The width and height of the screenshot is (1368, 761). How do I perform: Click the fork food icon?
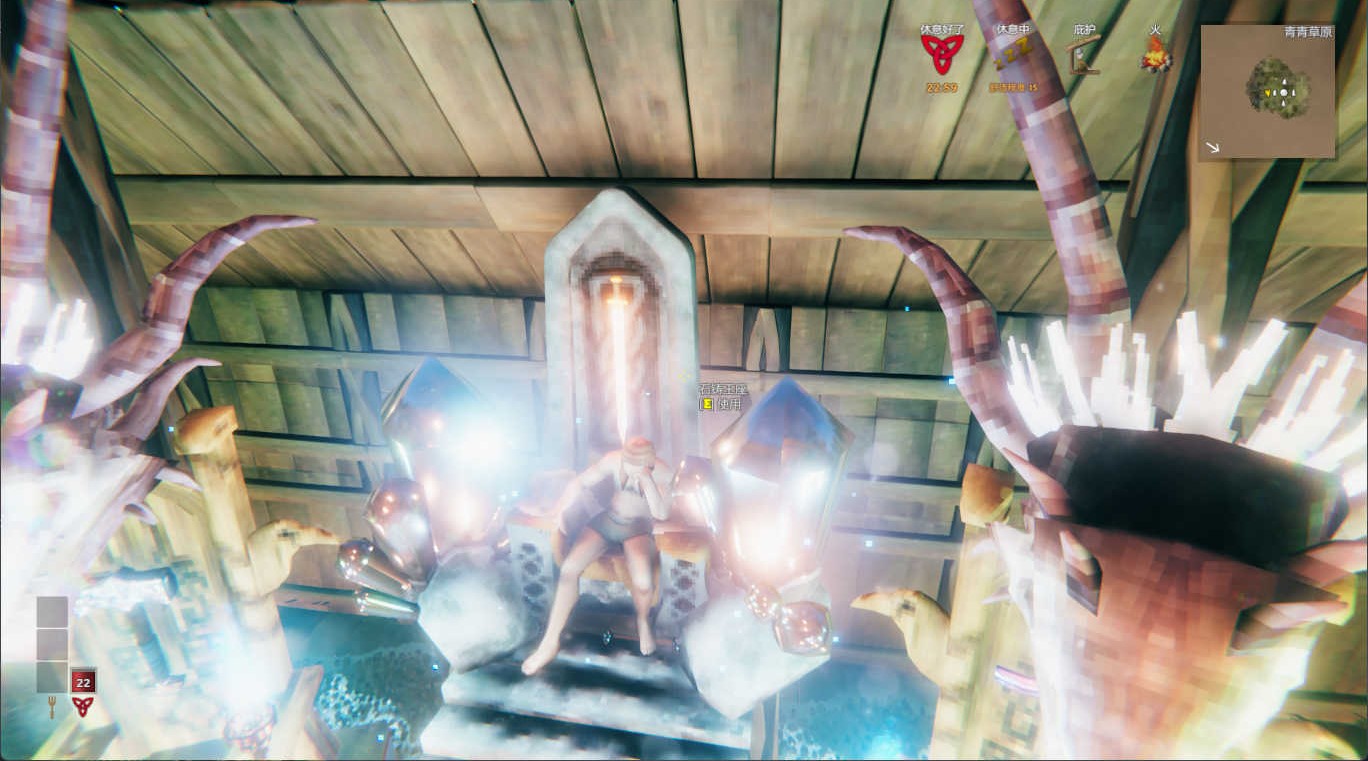51,708
